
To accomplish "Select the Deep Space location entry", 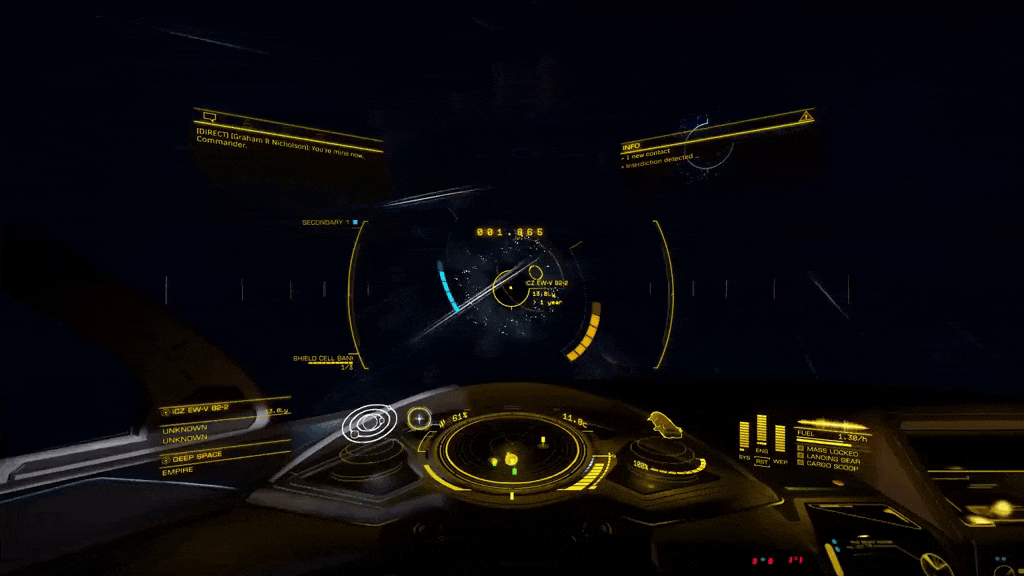I will [195, 456].
